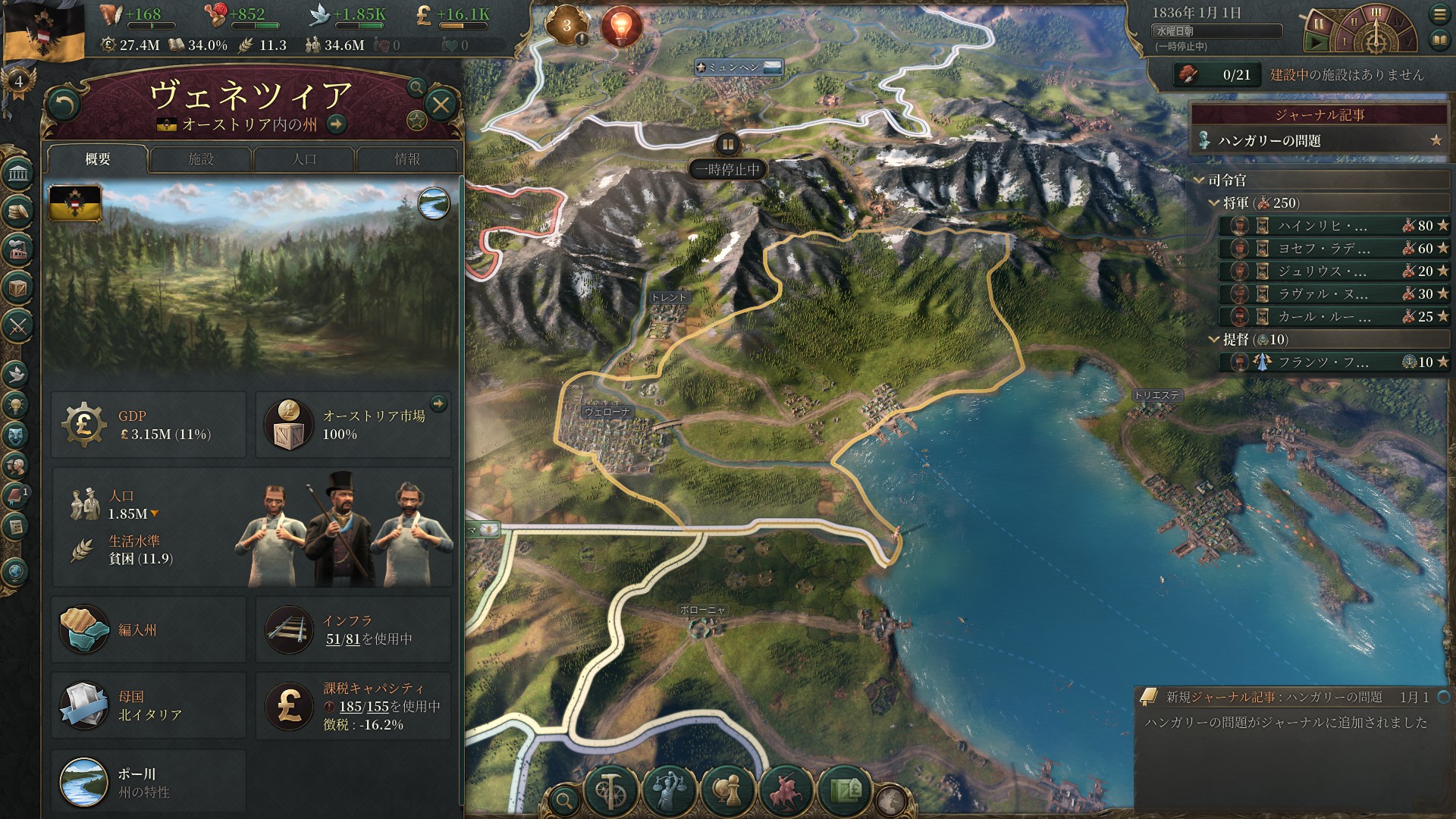
Task: Open the 情報 tab
Action: [x=407, y=159]
